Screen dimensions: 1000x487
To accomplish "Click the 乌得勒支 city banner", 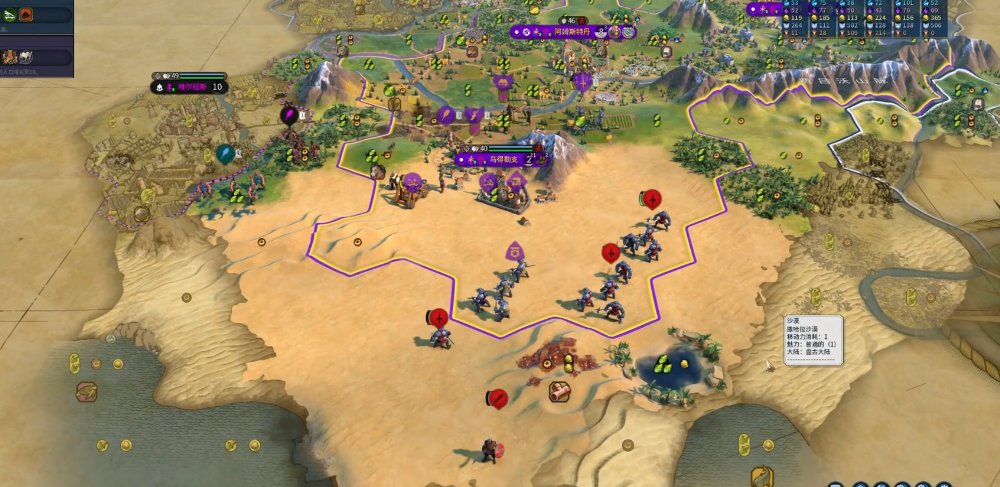I will coord(498,159).
